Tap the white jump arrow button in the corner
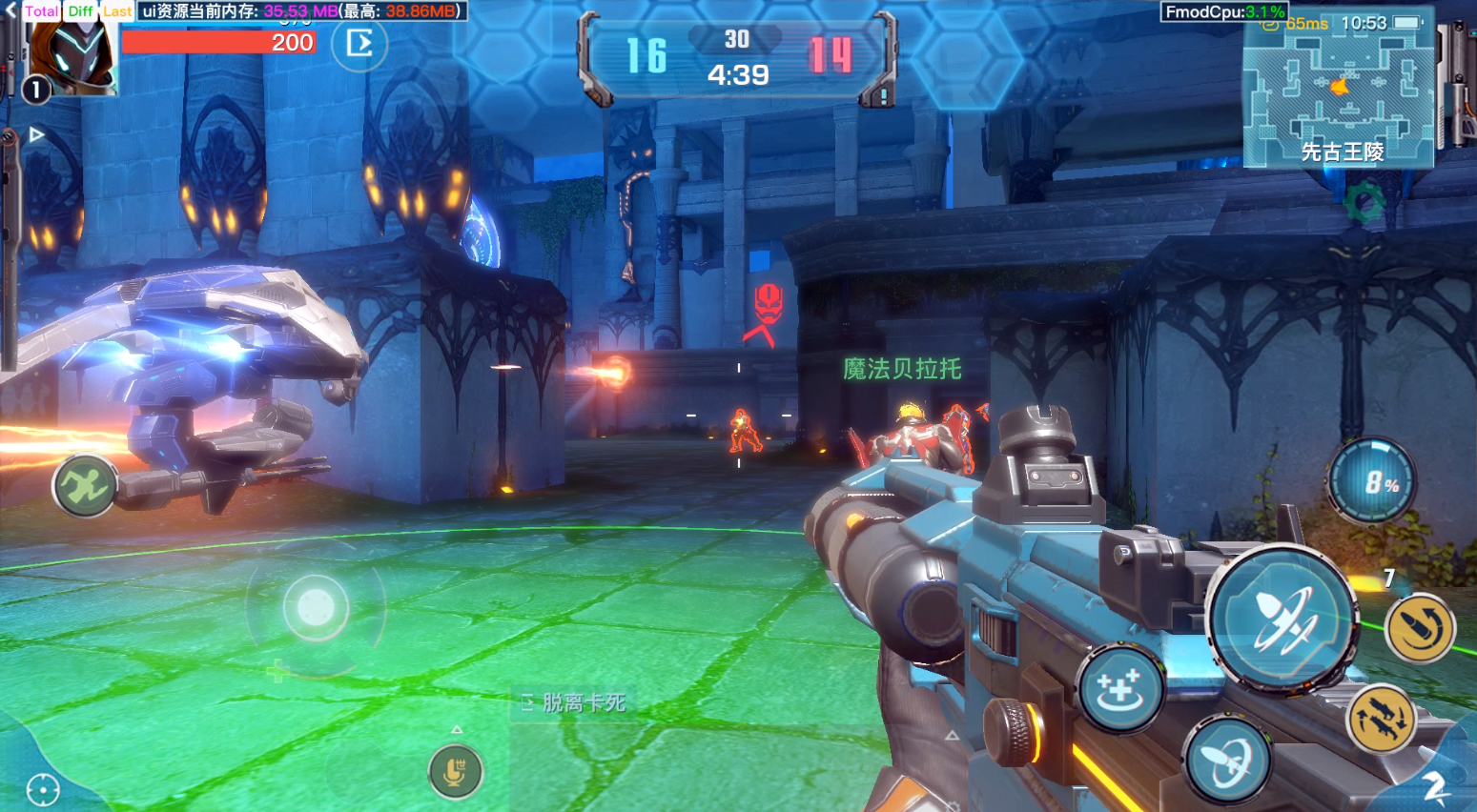This screenshot has height=812, width=1477. (1434, 785)
